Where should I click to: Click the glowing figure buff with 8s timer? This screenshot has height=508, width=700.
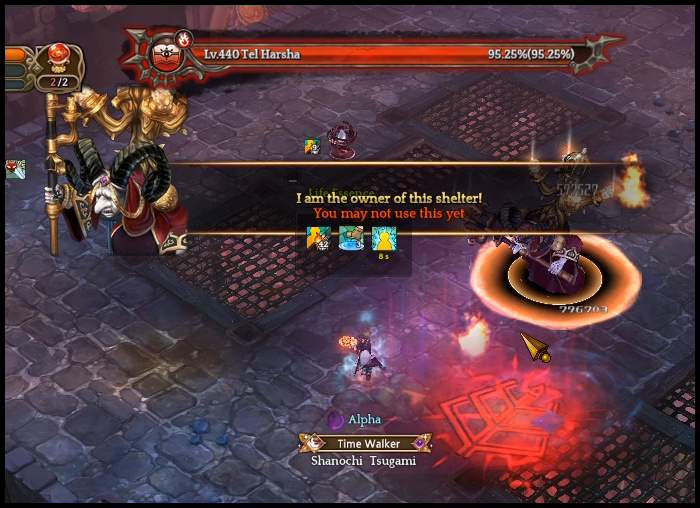click(x=383, y=238)
